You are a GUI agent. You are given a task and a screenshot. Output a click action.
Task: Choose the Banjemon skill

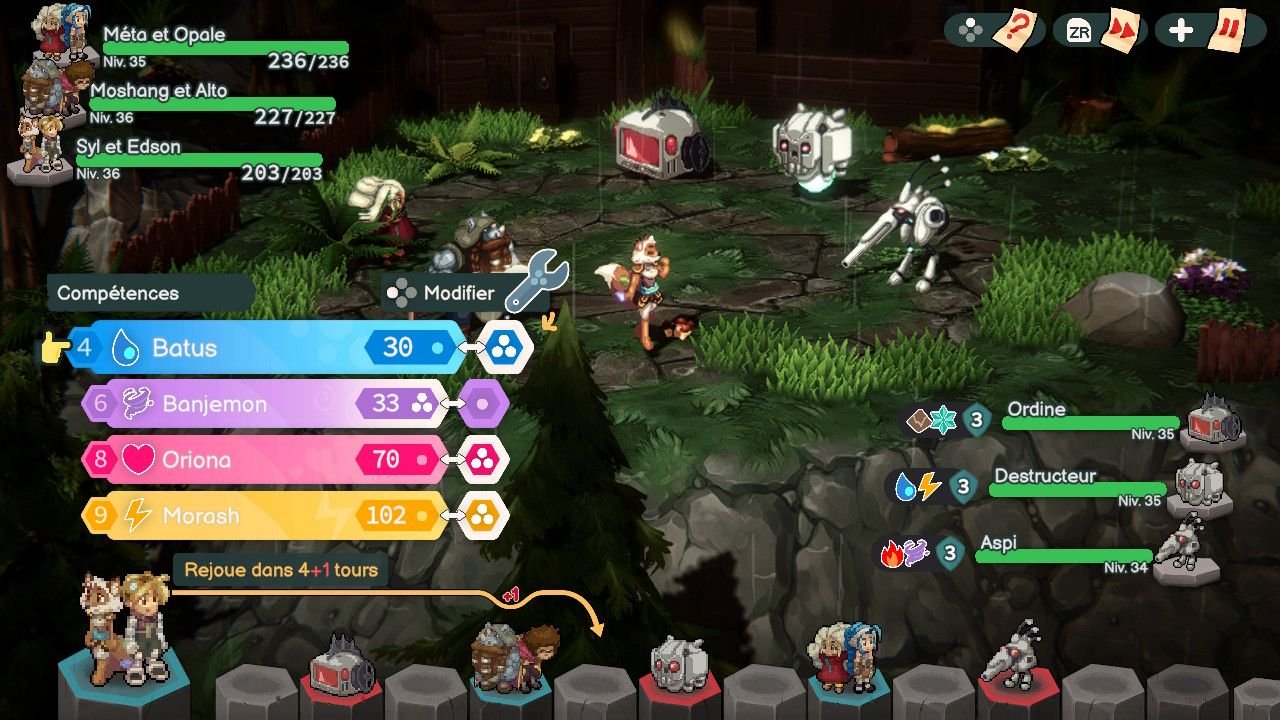tap(260, 404)
